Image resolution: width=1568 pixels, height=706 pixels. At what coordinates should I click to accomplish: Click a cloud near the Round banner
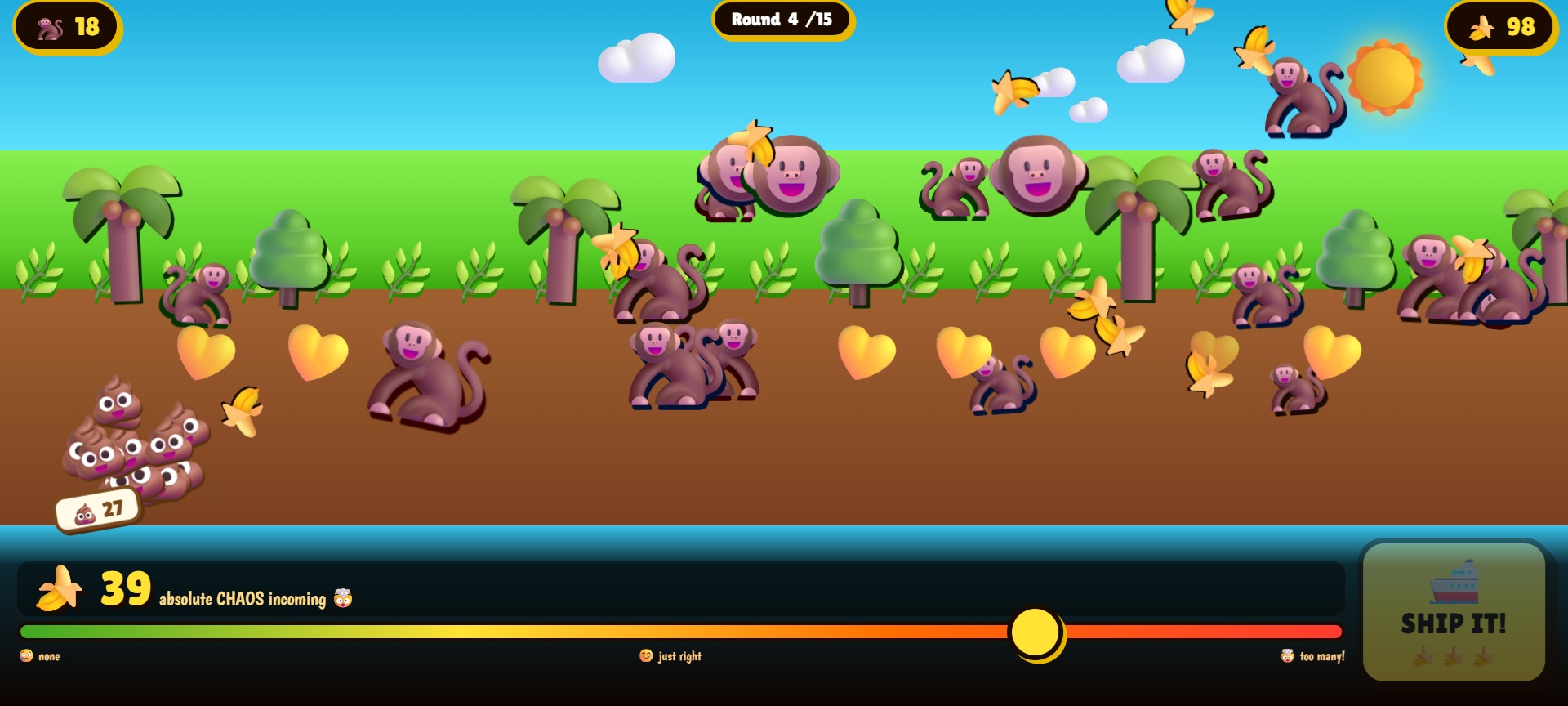point(638,57)
